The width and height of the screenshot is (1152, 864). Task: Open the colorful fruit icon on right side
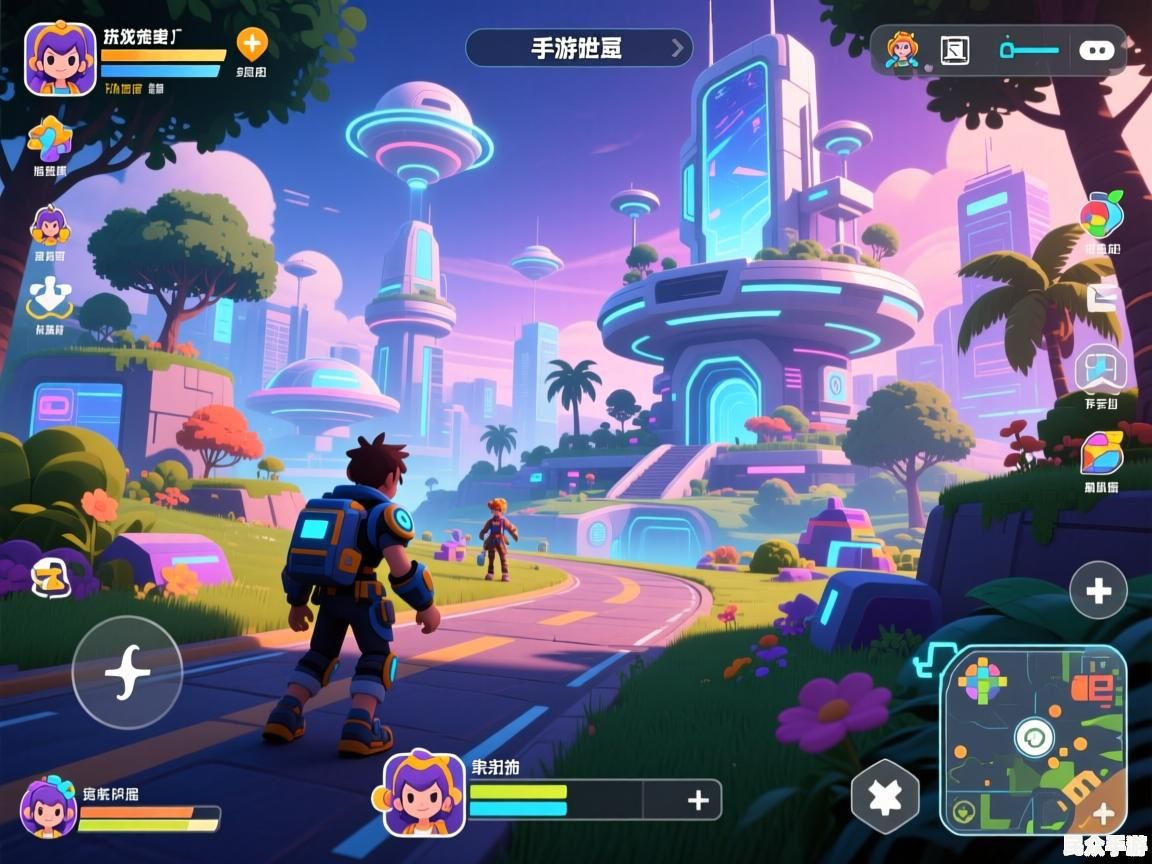pyautogui.click(x=1101, y=214)
